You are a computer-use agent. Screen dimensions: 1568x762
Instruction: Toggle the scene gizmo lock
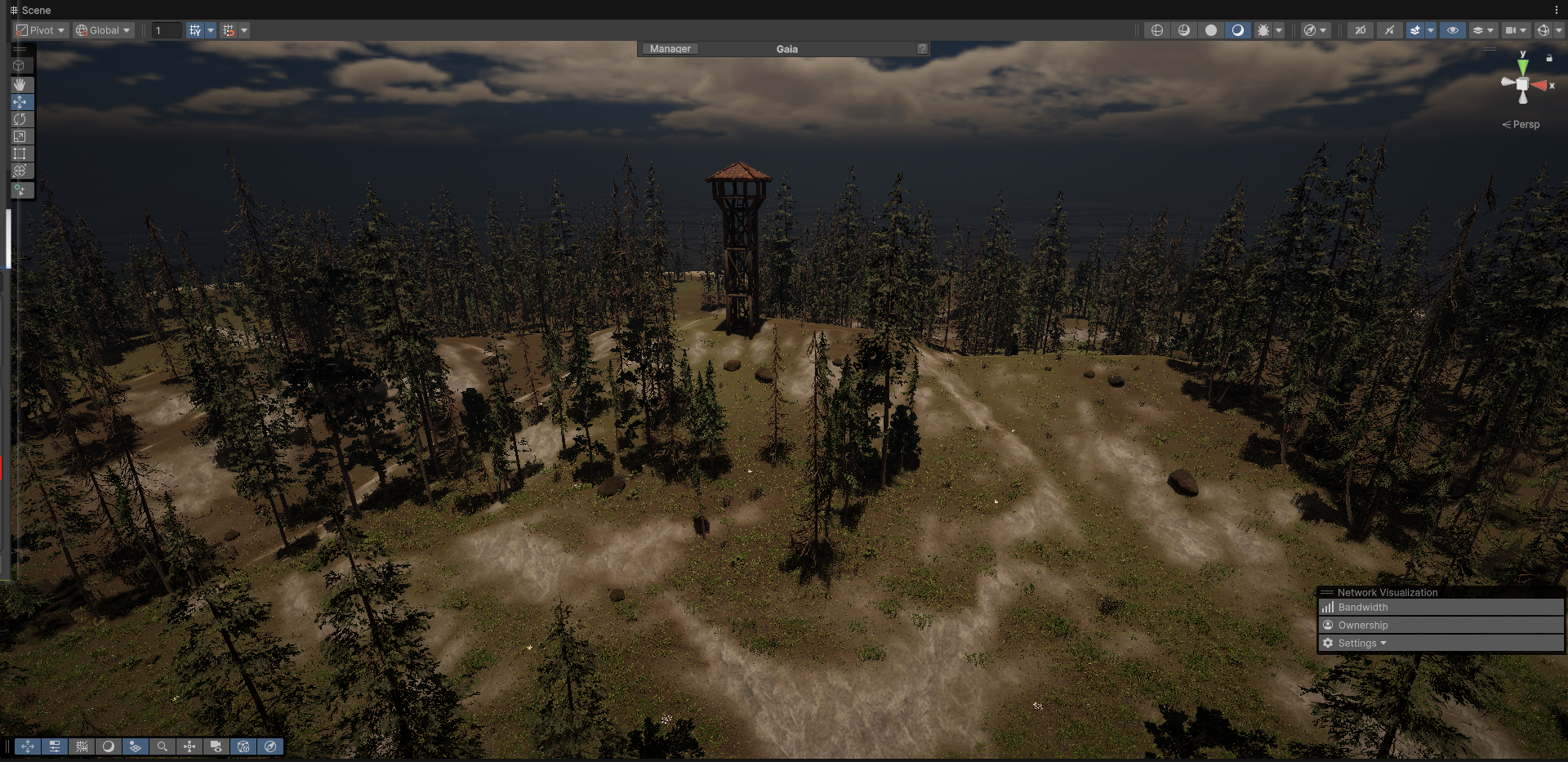click(1549, 58)
